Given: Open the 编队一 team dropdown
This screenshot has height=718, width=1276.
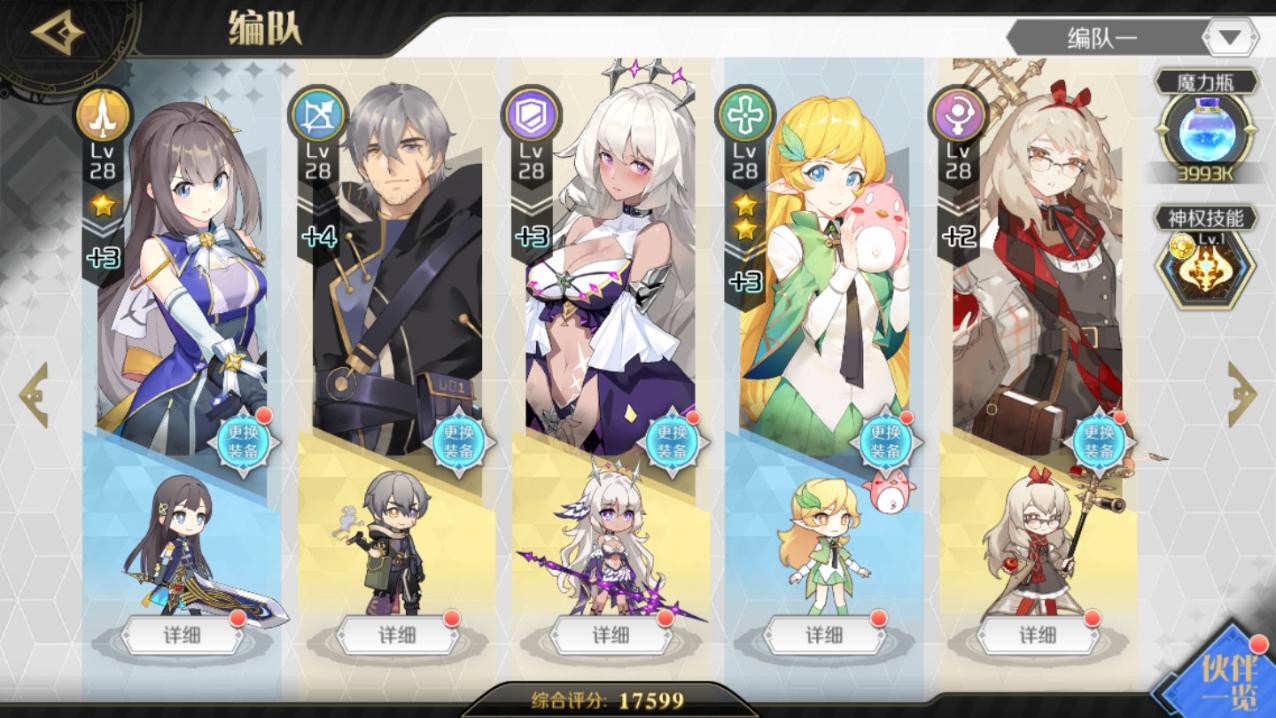Looking at the screenshot, I should pos(1230,38).
